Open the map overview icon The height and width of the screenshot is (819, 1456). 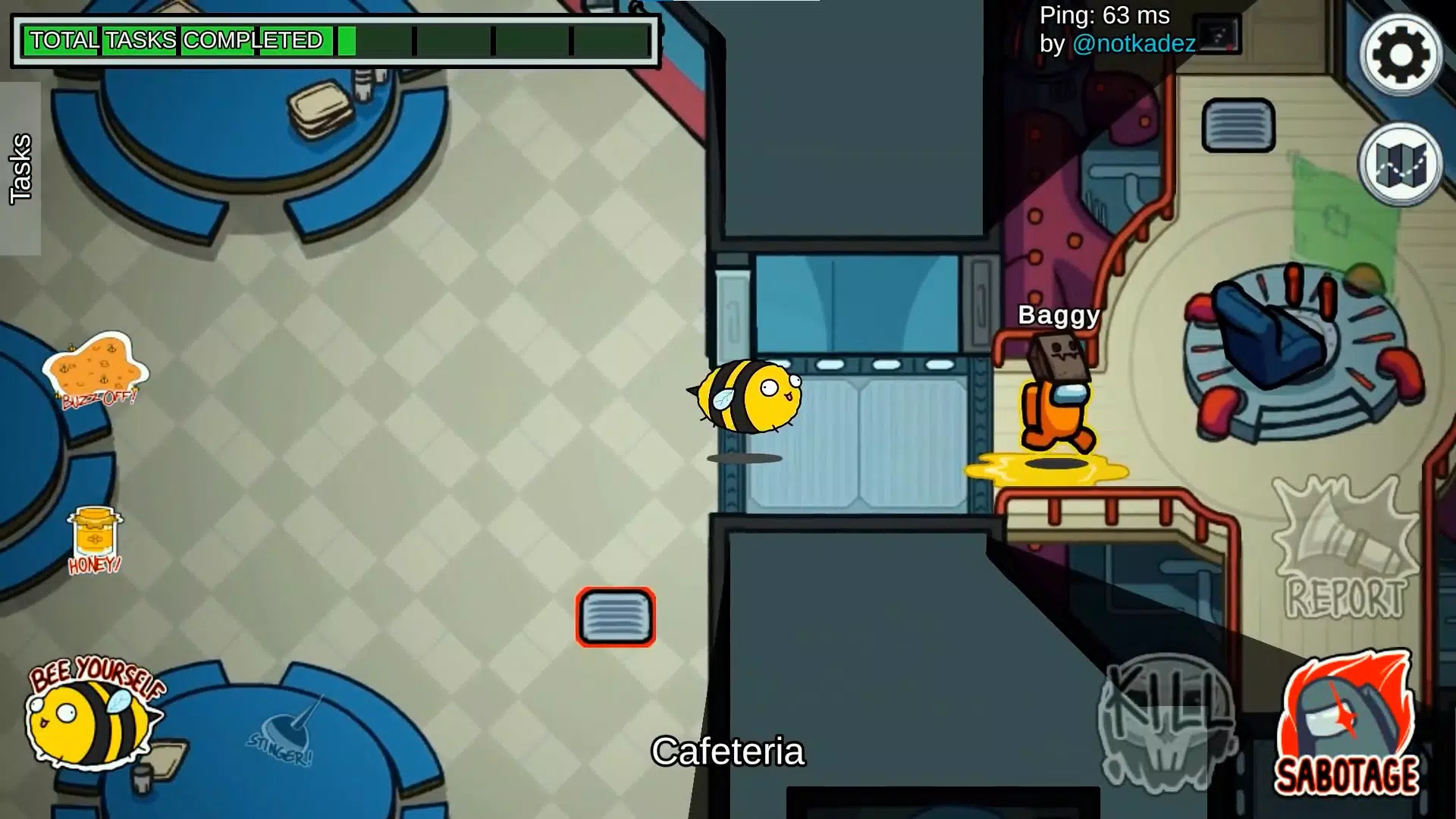click(1399, 163)
